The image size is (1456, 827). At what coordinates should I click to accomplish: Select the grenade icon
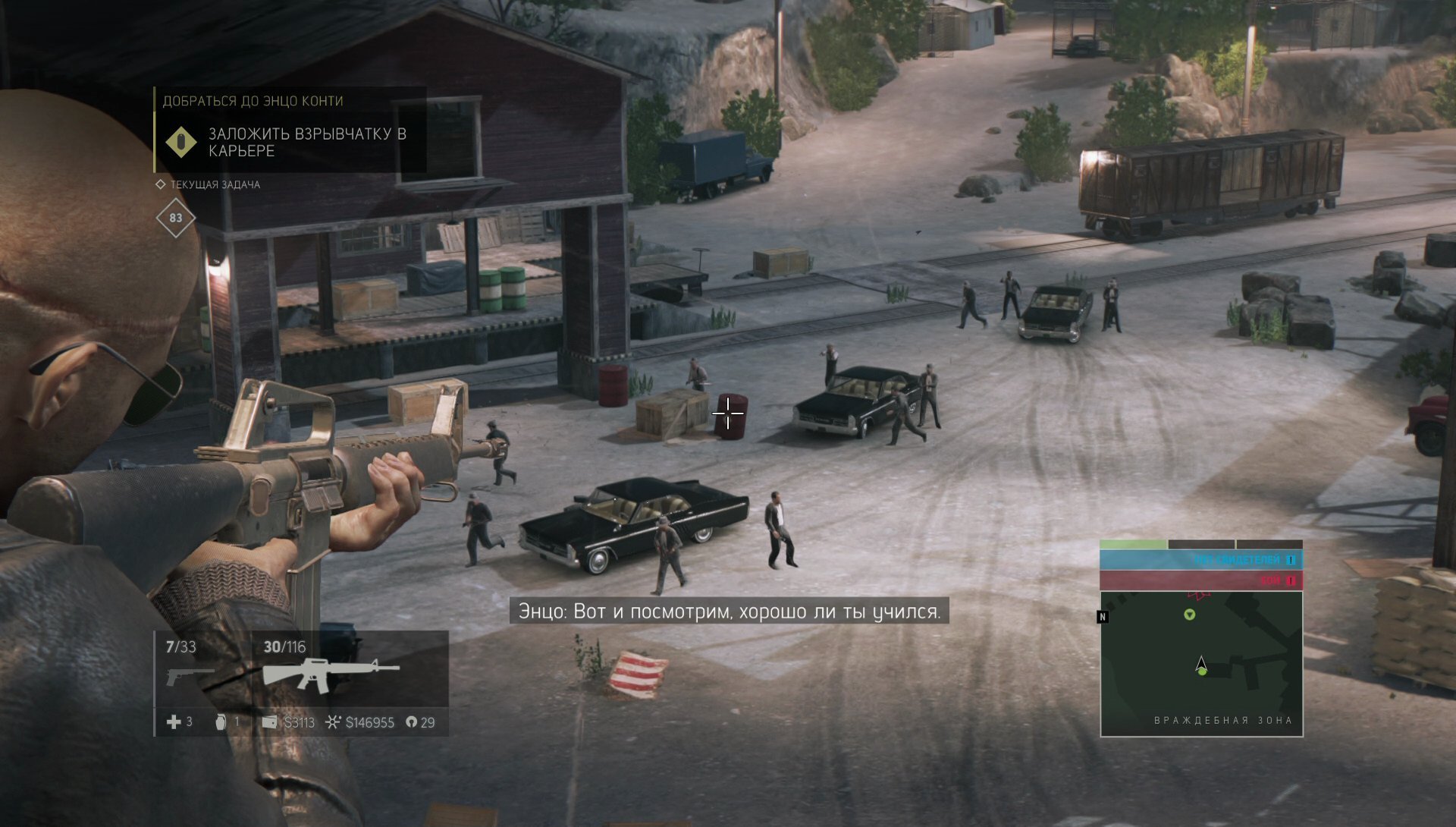click(221, 722)
